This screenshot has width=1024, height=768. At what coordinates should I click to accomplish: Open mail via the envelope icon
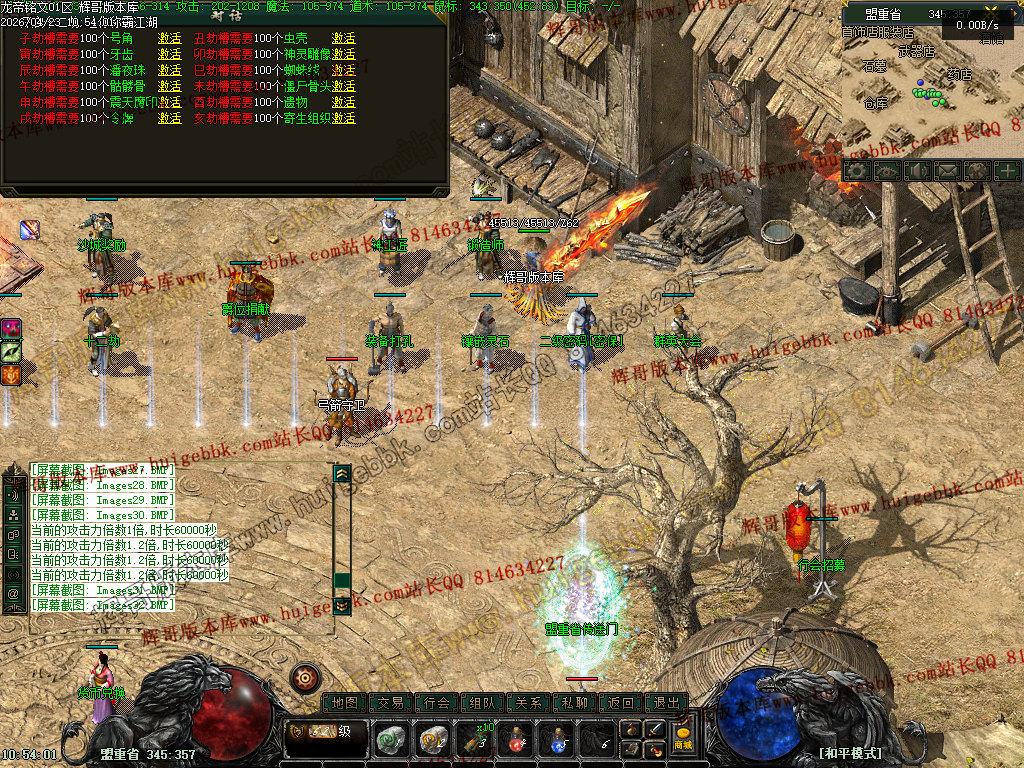(946, 171)
